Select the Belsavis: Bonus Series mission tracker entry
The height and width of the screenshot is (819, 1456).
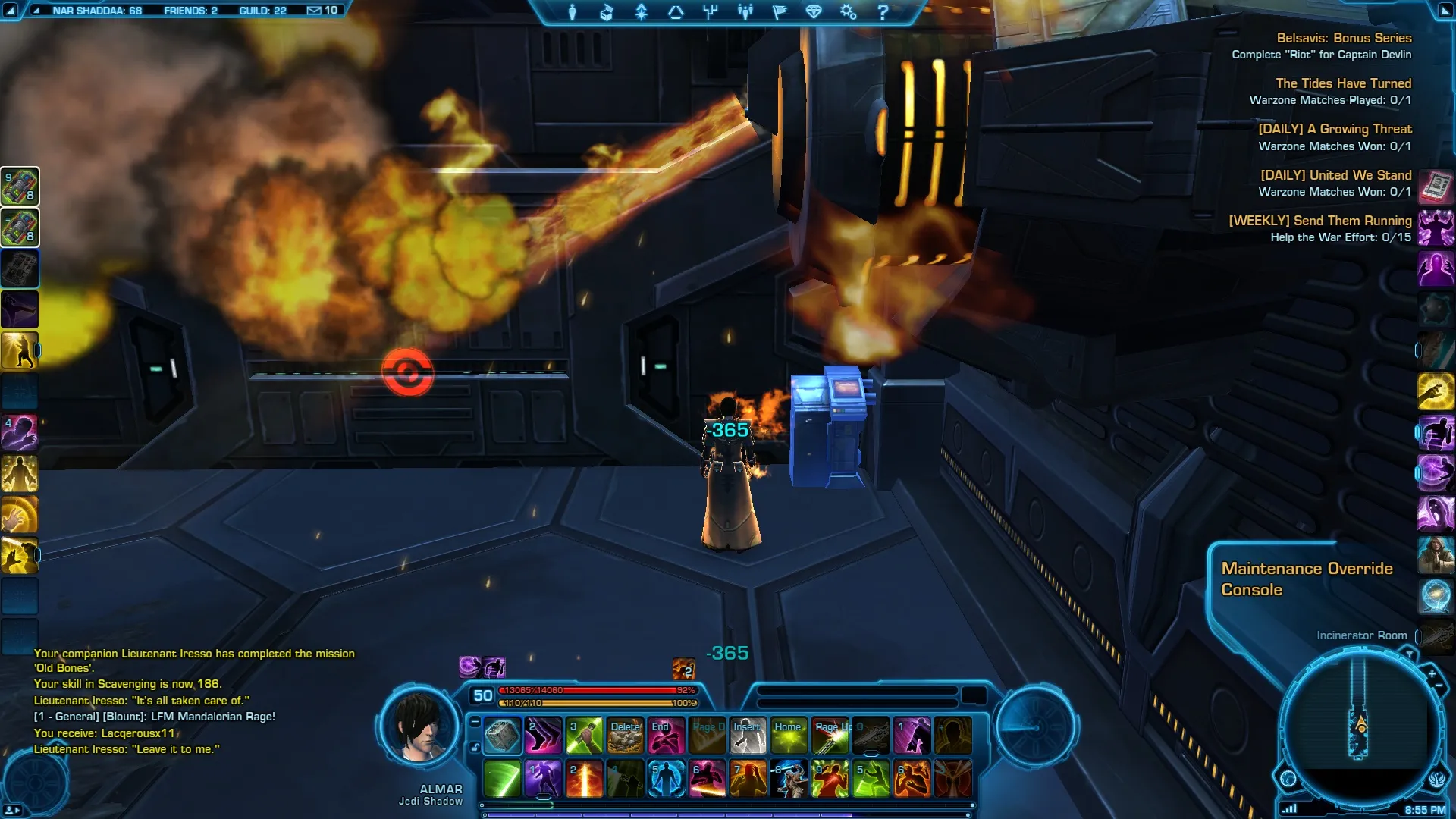point(1343,38)
